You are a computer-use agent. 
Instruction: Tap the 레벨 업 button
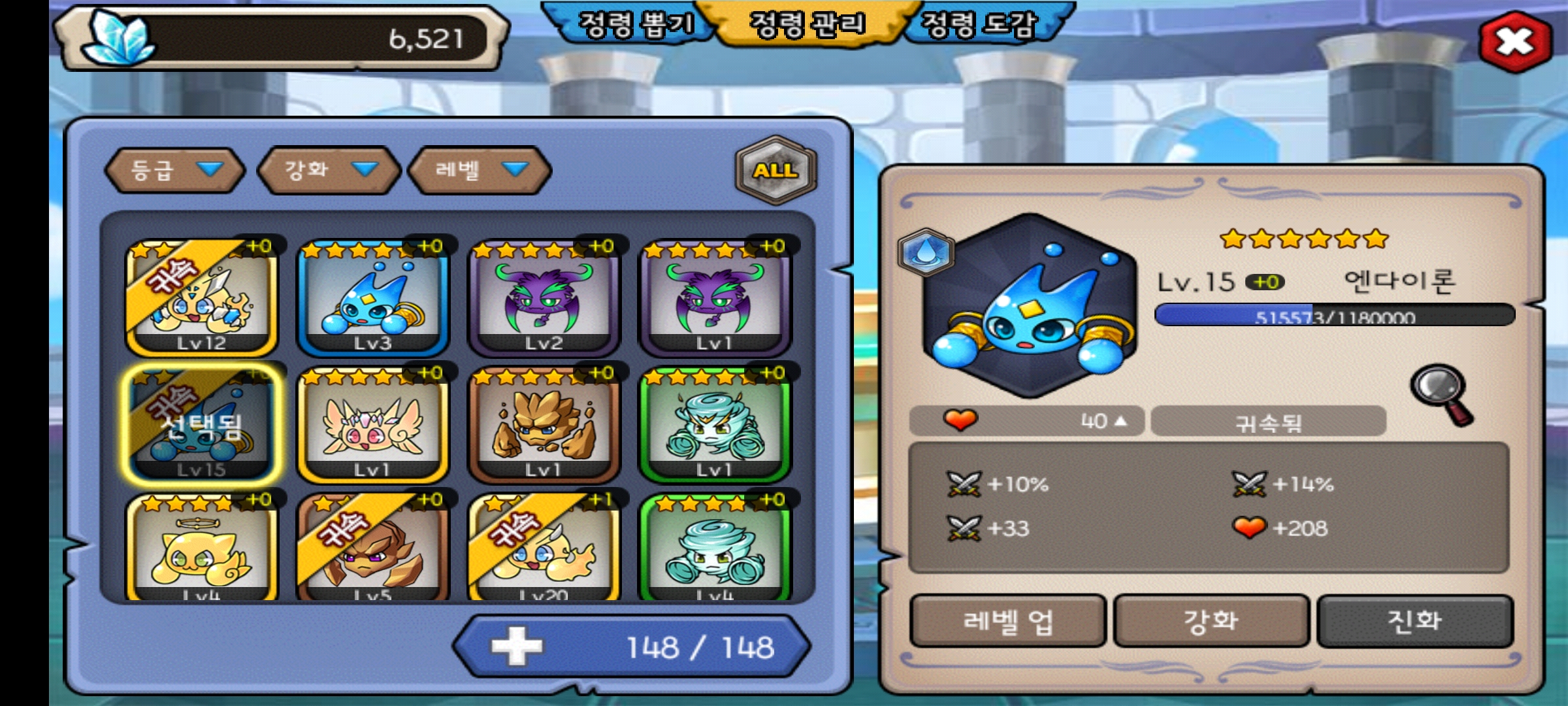point(1007,621)
